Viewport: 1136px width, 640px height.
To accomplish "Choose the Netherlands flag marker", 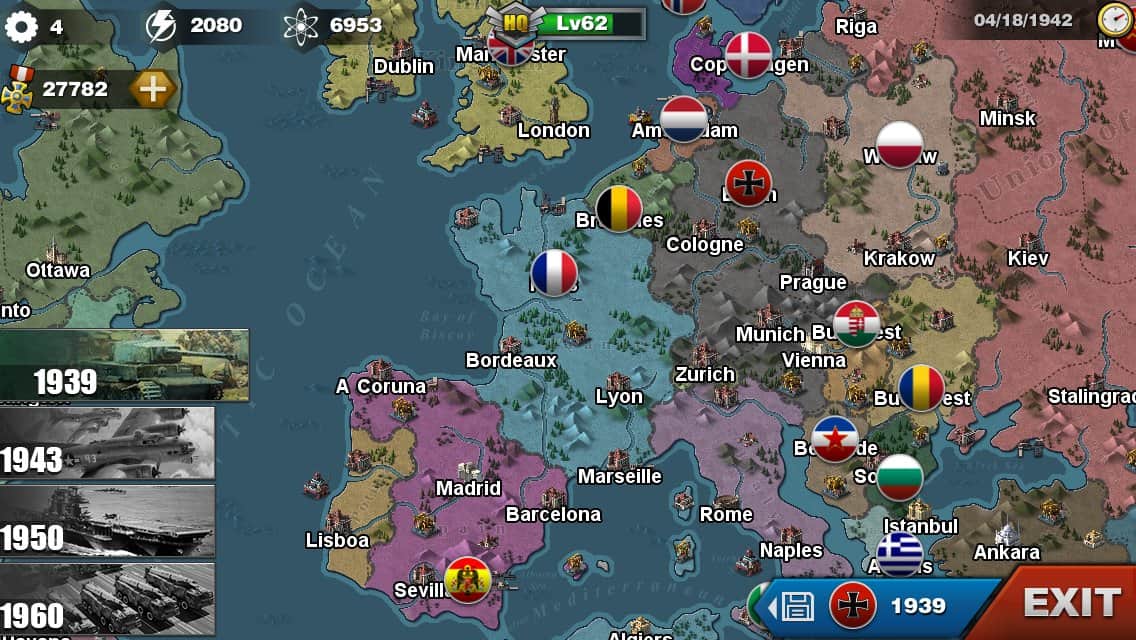I will point(684,120).
